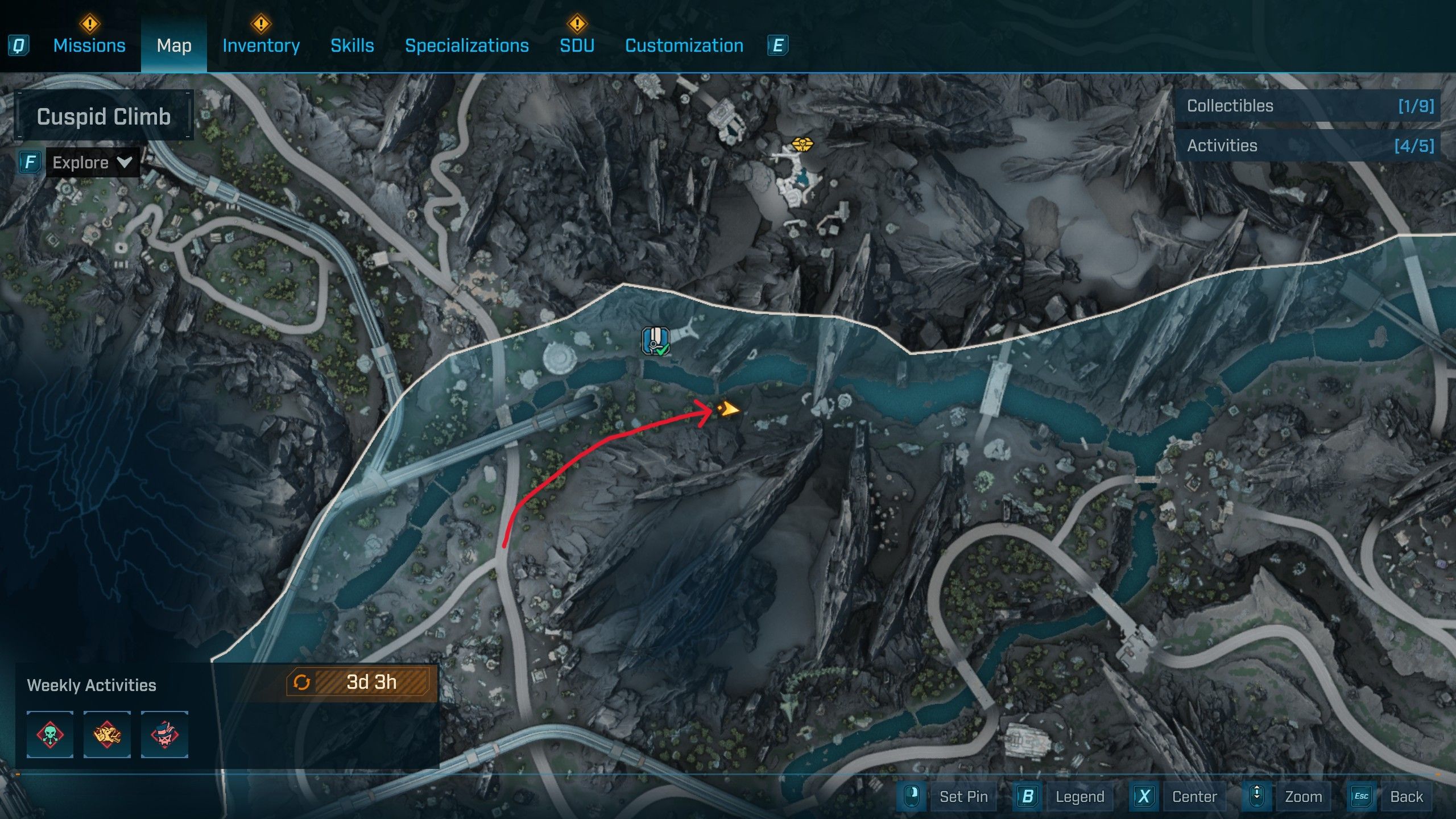Show the Collectibles list
This screenshot has width=1456, height=819.
click(1309, 106)
